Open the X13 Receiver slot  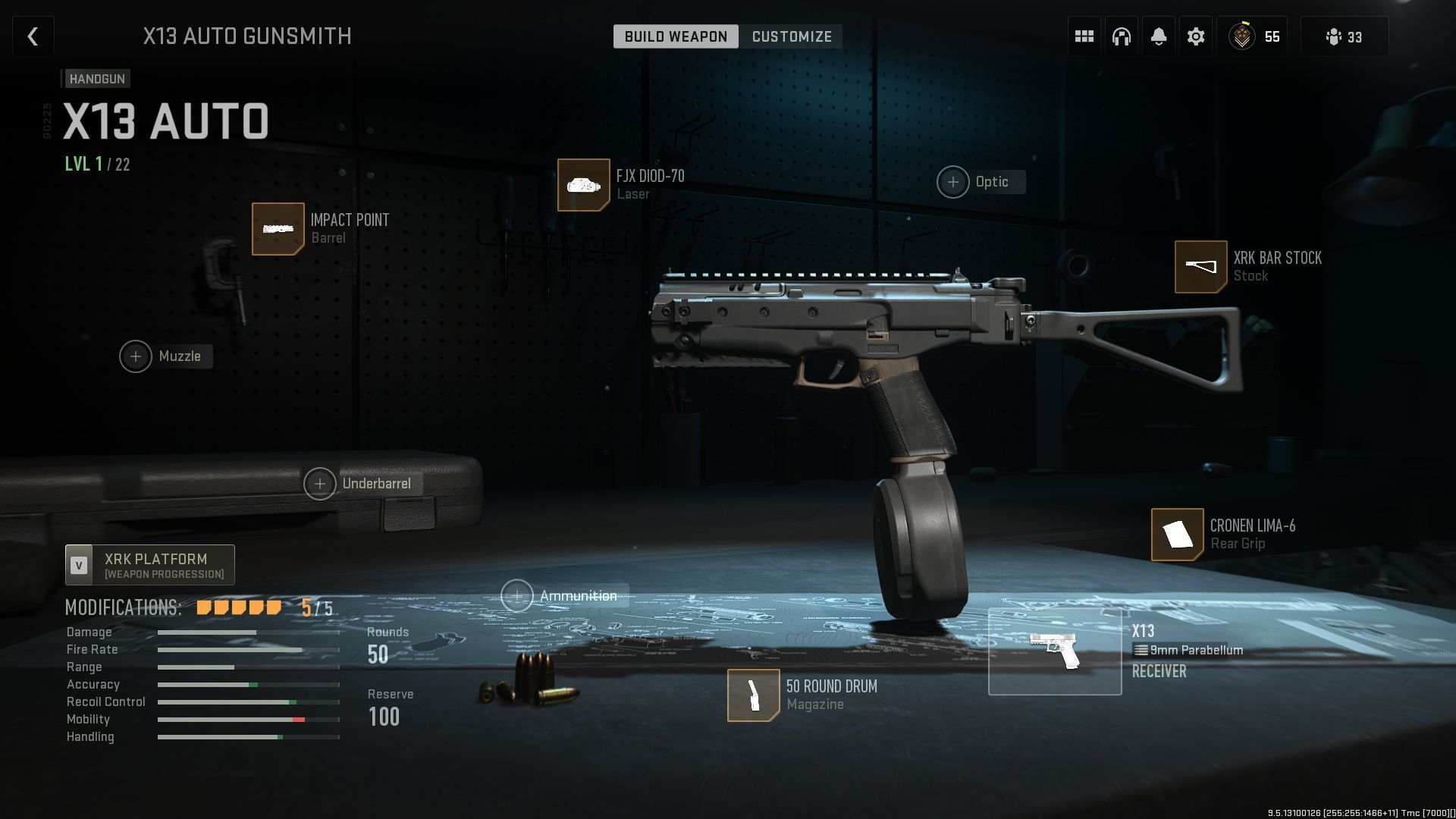coord(1055,650)
